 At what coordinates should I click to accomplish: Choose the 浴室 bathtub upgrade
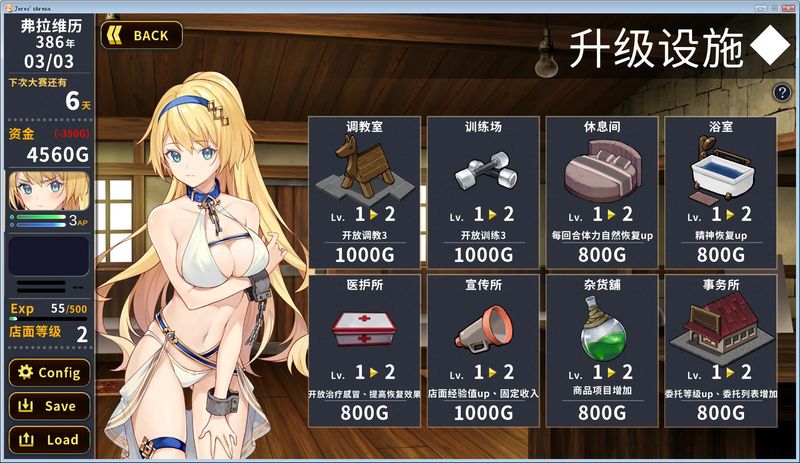720,192
